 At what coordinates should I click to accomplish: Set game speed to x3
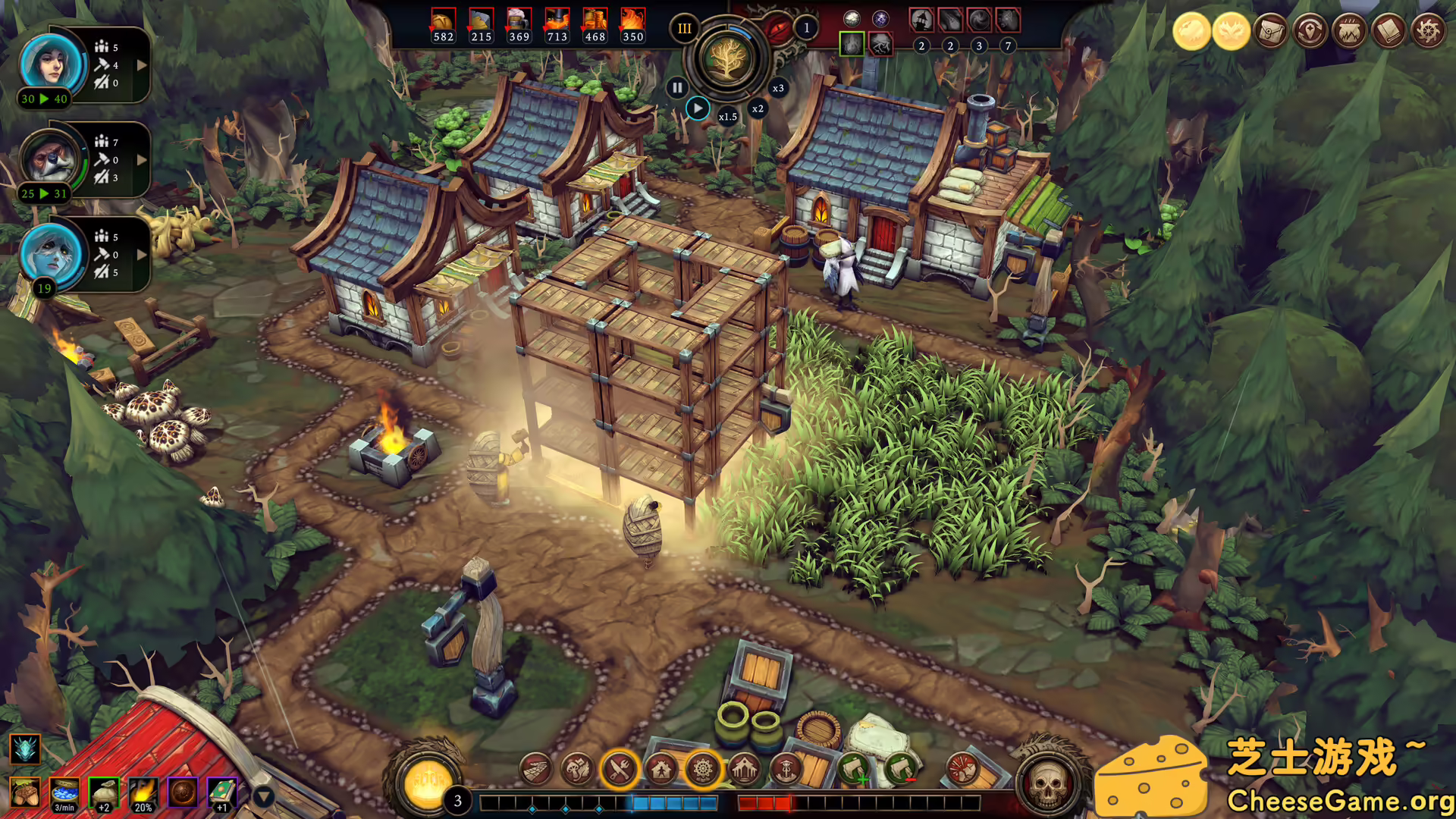(778, 88)
